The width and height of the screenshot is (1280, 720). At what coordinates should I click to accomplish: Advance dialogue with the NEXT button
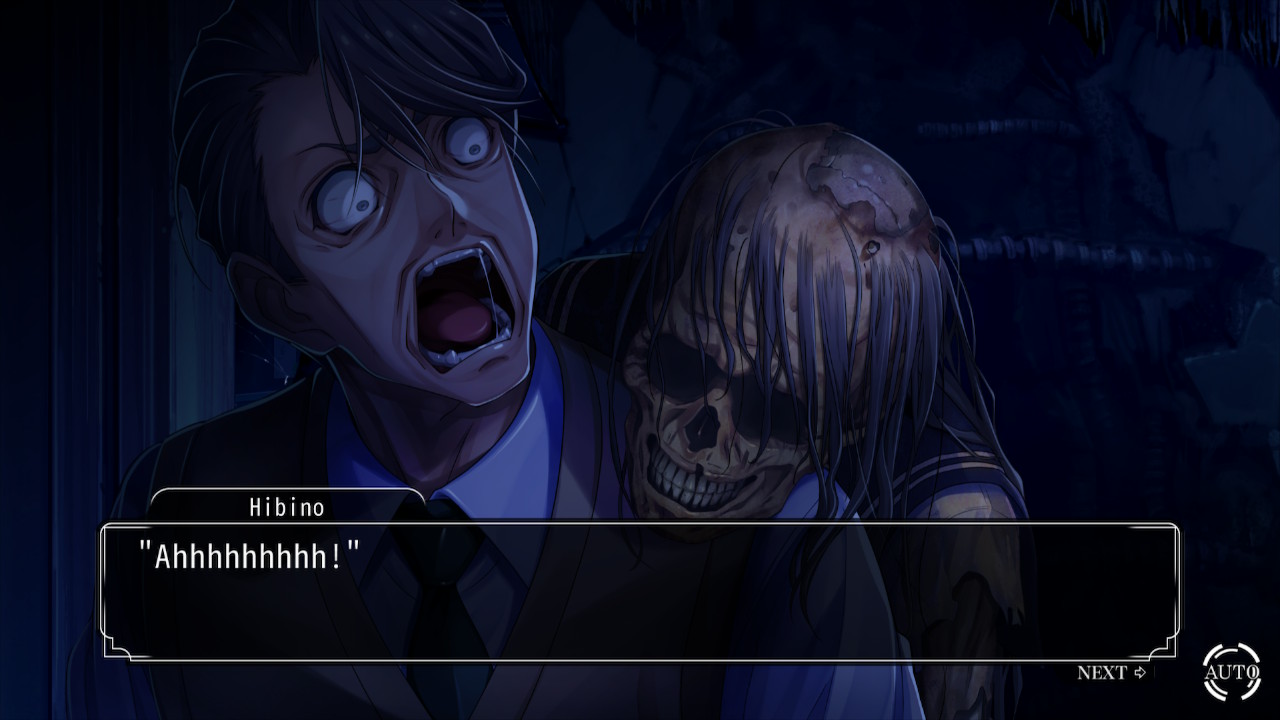(1111, 673)
